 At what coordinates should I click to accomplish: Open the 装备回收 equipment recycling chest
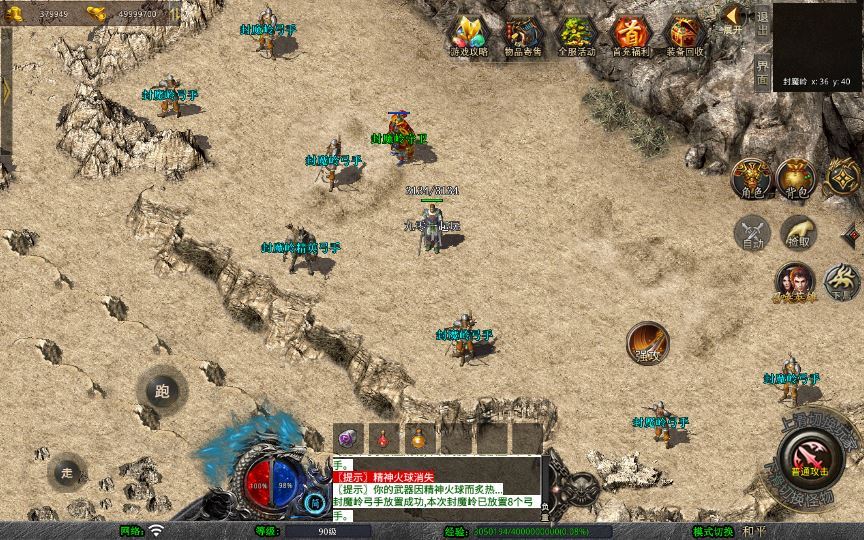pyautogui.click(x=685, y=35)
